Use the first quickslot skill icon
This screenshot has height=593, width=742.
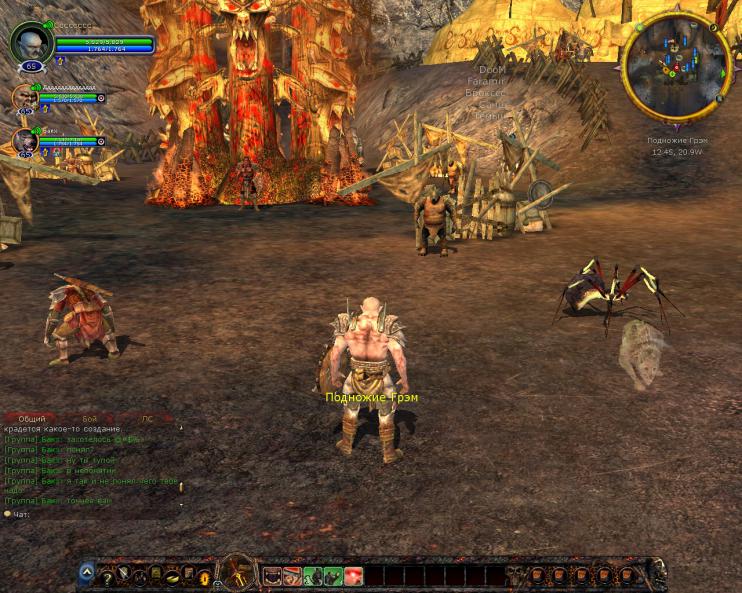pos(272,576)
